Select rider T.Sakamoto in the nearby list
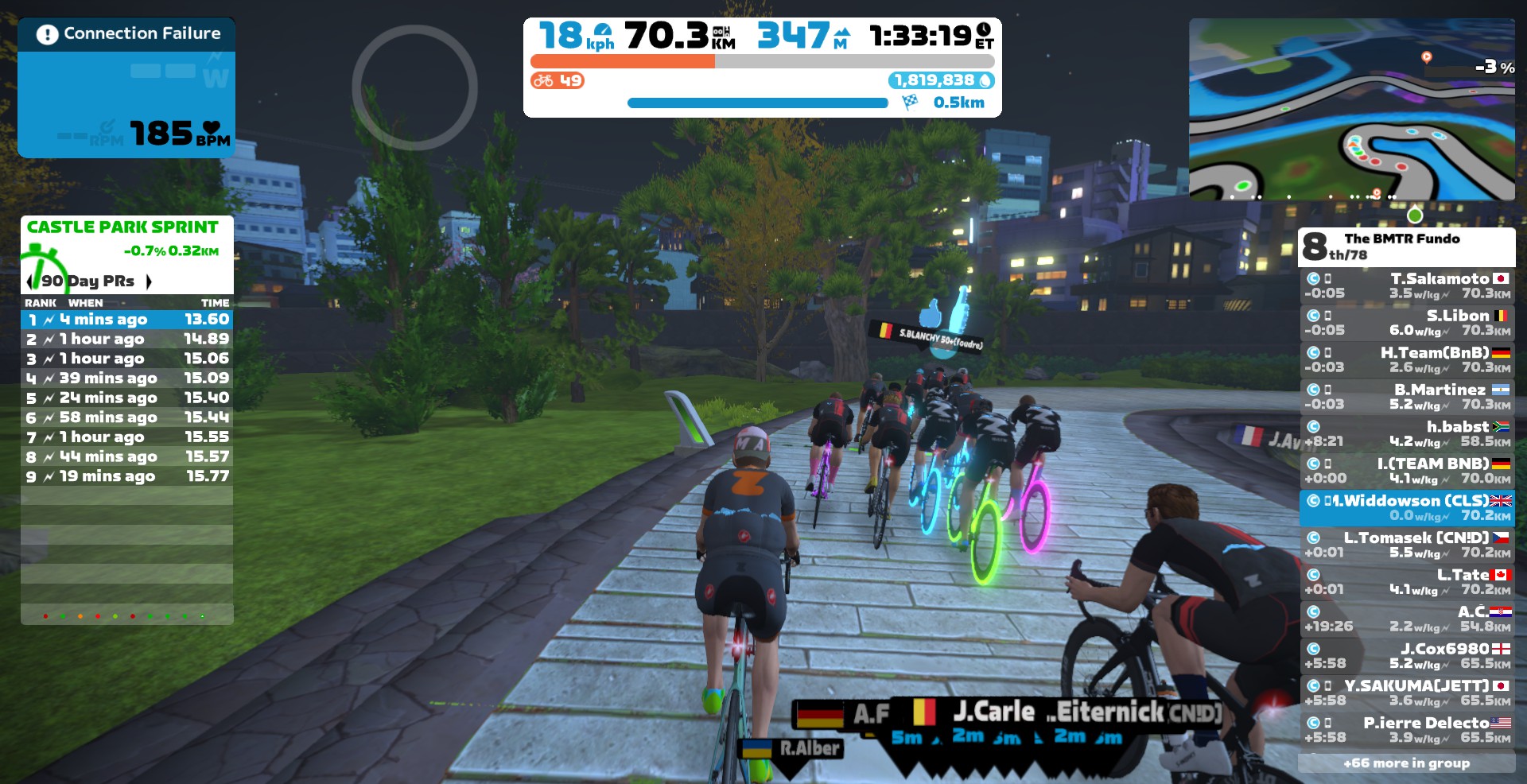 click(1406, 286)
